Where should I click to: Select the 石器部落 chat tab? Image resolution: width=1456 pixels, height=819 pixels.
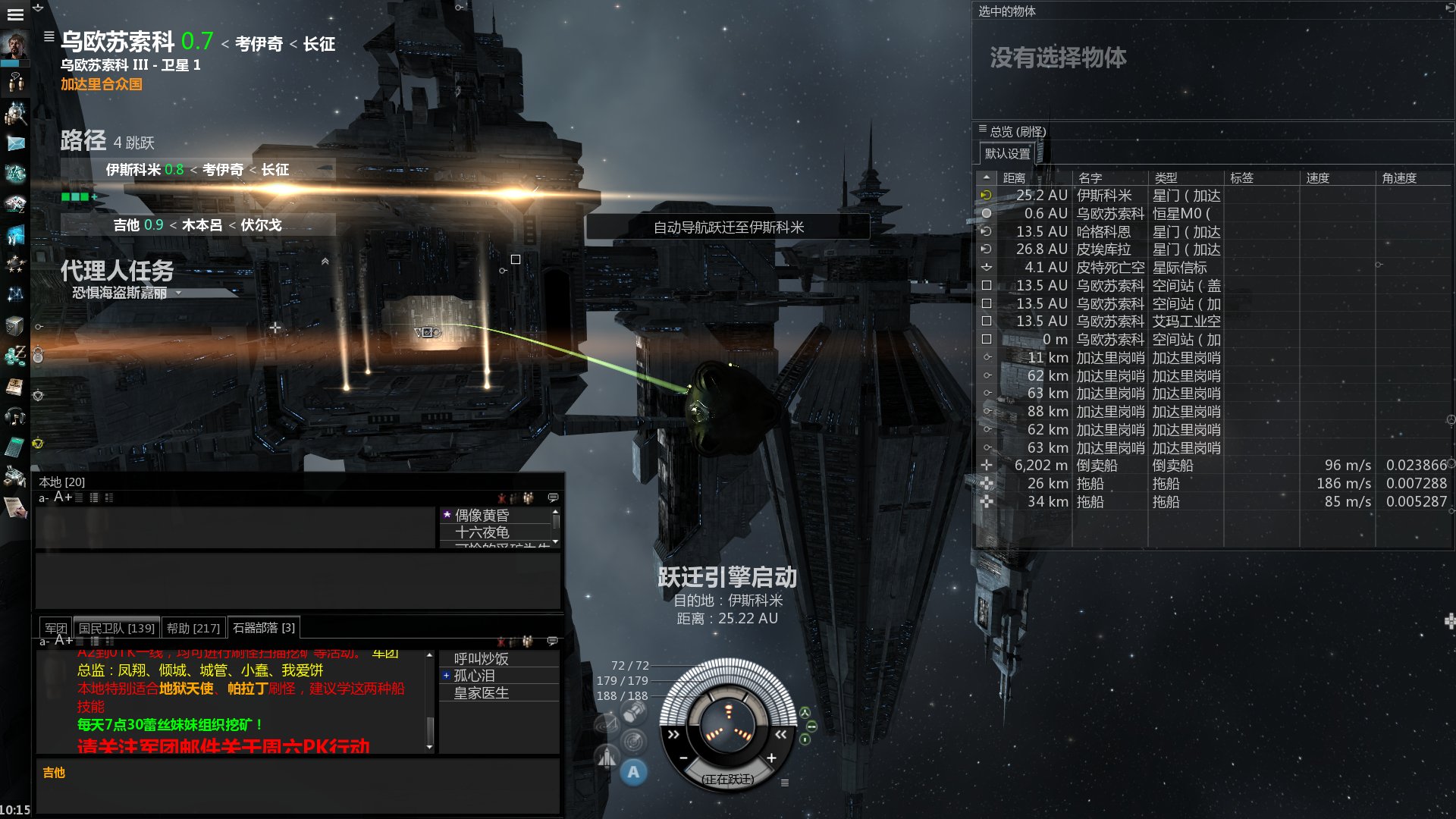[263, 628]
